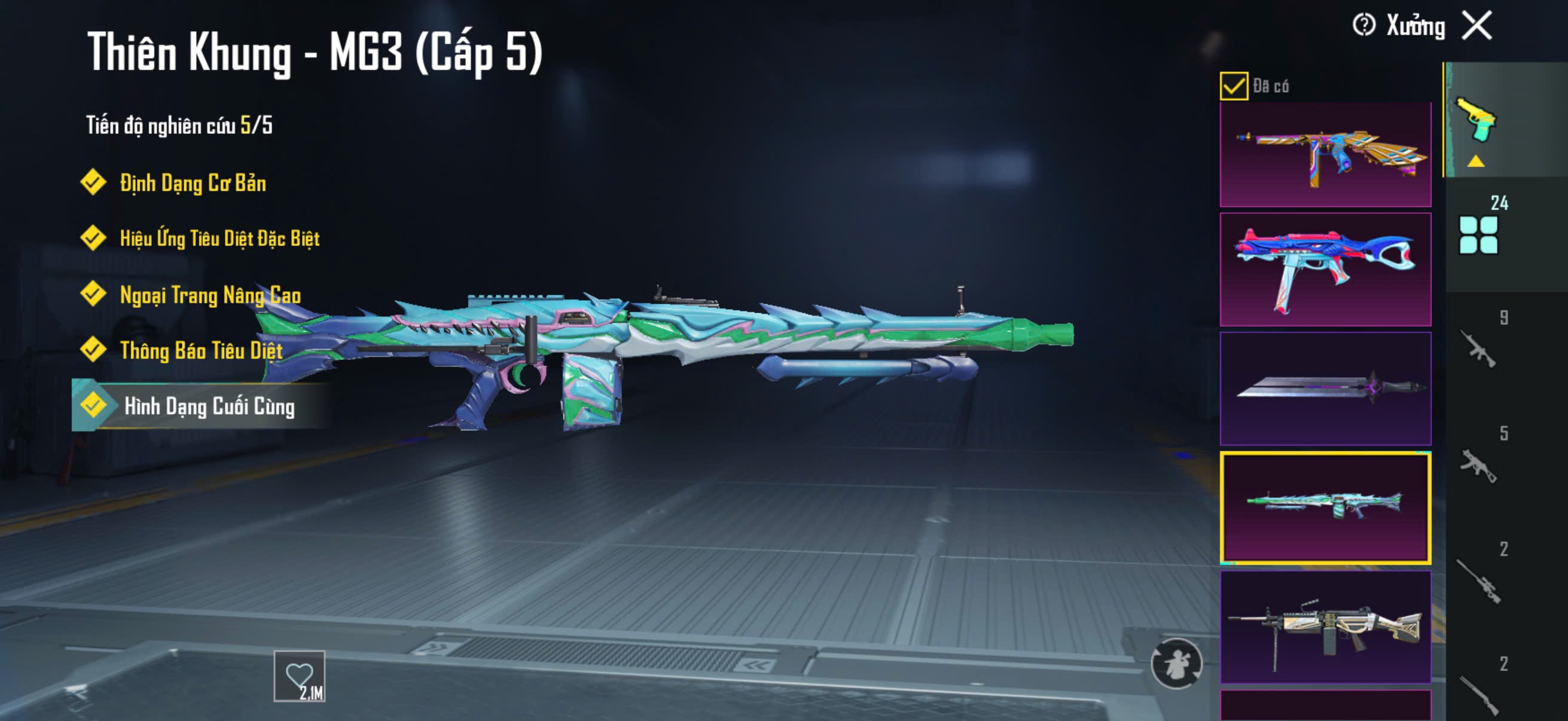Select the dark sword melee skin
The width and height of the screenshot is (1568, 721).
[1325, 387]
